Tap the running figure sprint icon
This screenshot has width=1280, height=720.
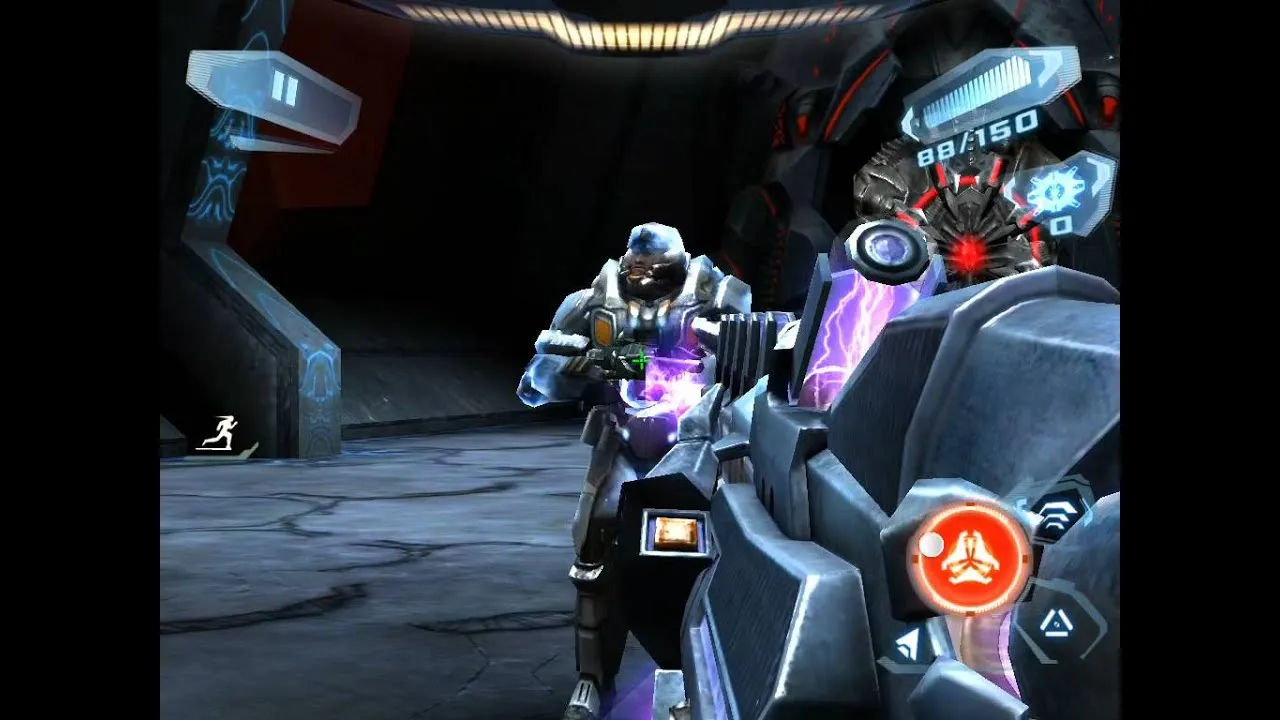pyautogui.click(x=220, y=433)
